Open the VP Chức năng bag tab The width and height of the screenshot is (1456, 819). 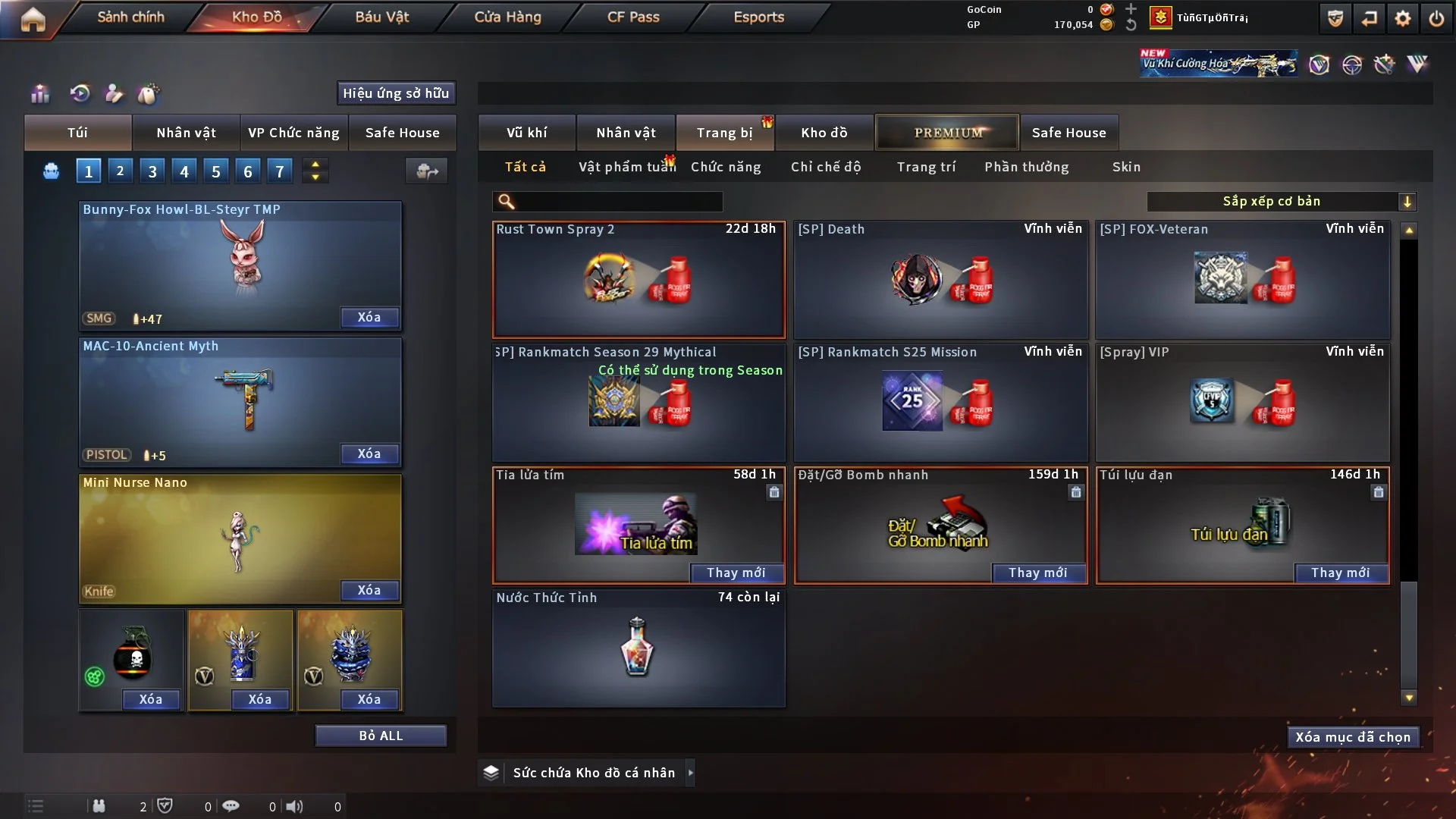click(x=293, y=133)
